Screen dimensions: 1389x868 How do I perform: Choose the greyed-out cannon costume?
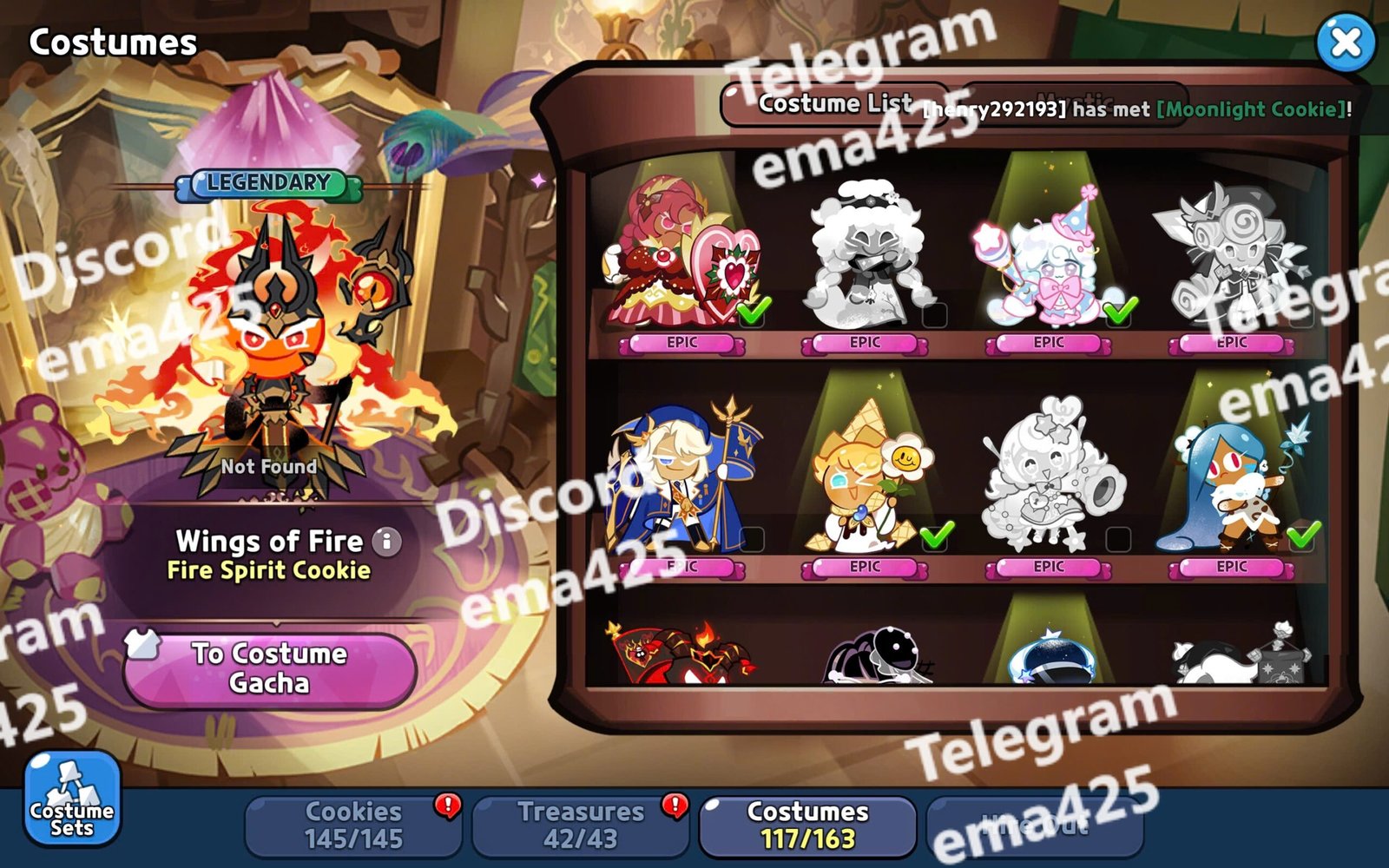point(1050,477)
